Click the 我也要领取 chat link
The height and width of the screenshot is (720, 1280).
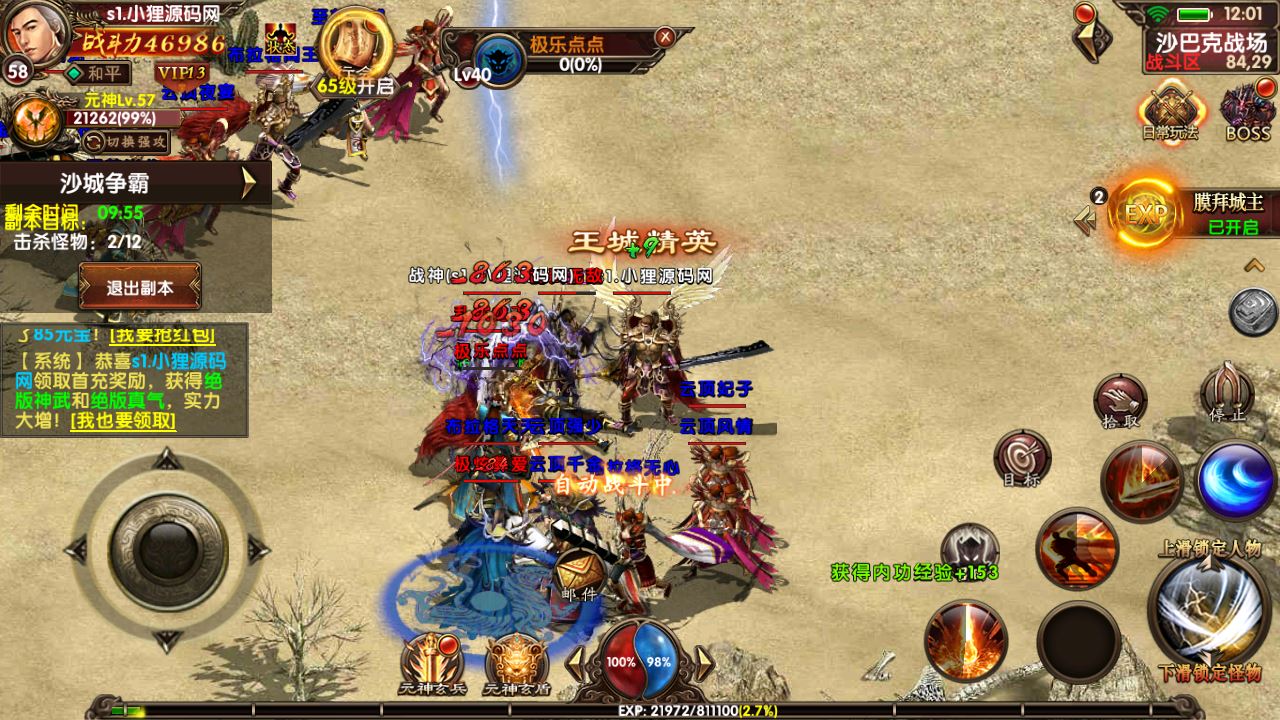[x=123, y=421]
